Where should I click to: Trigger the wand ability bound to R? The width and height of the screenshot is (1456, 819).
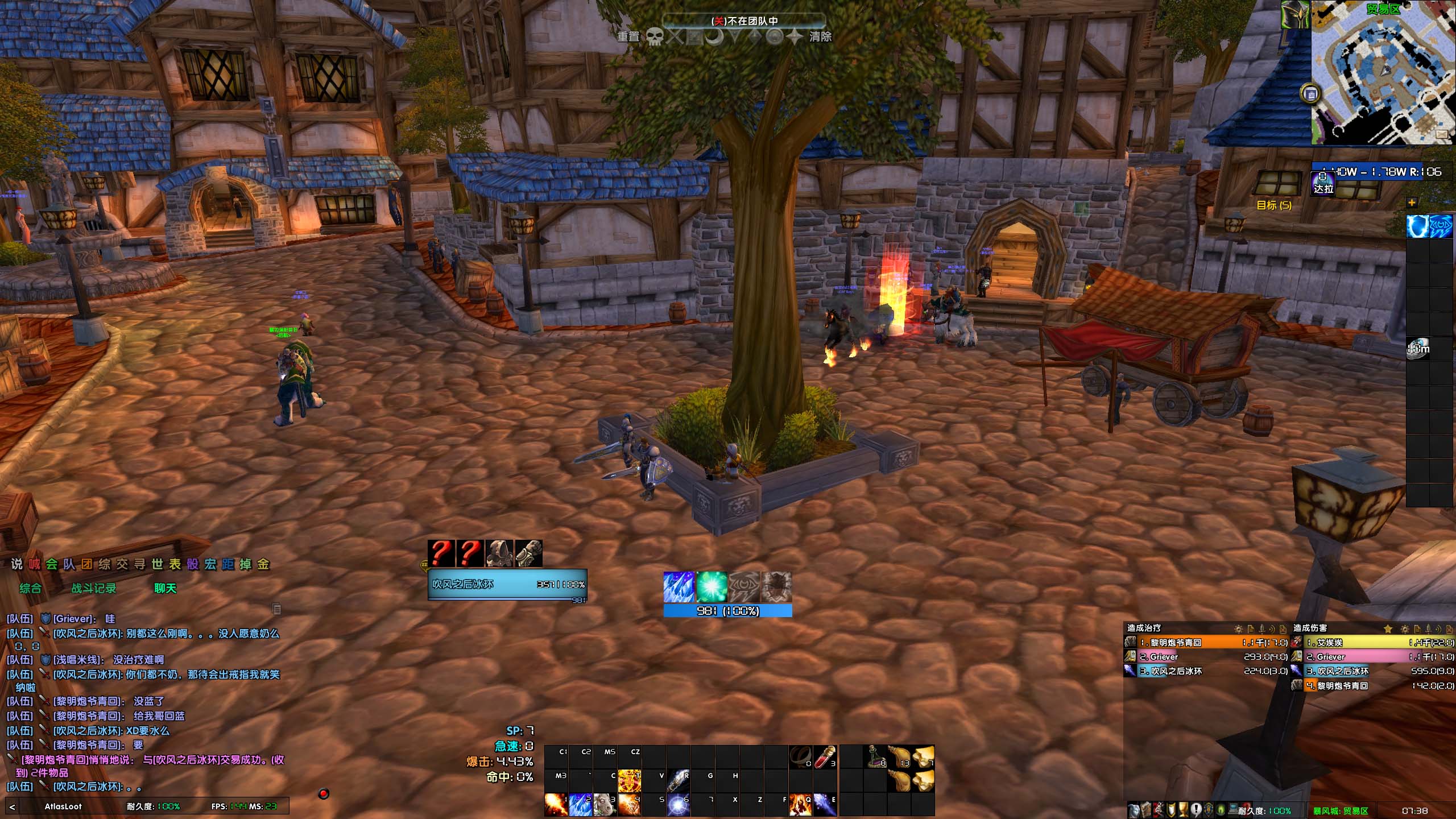pyautogui.click(x=678, y=780)
